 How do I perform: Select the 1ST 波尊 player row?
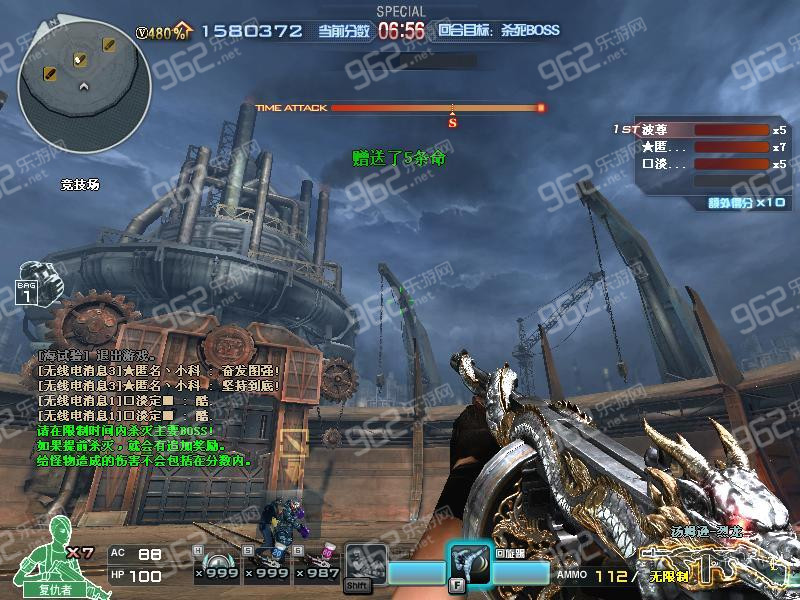tap(702, 130)
